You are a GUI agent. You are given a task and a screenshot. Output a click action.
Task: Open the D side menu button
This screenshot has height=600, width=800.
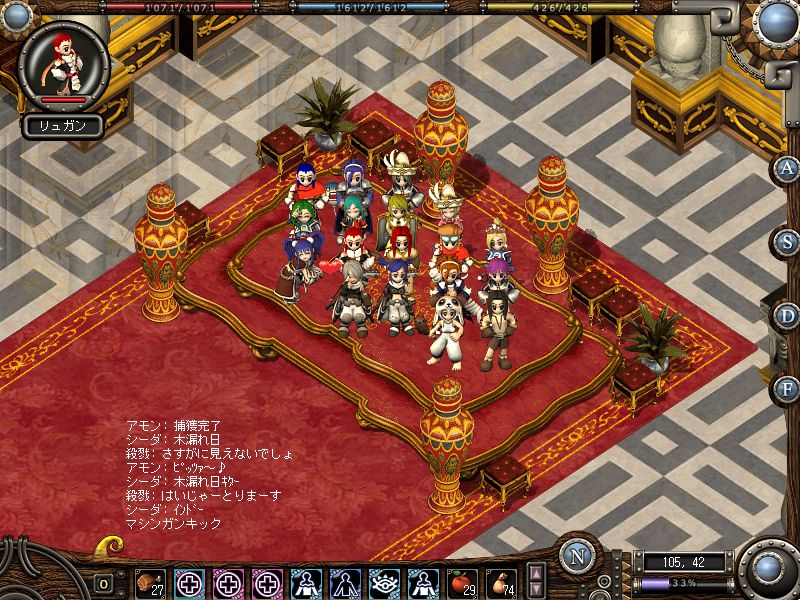coord(787,314)
